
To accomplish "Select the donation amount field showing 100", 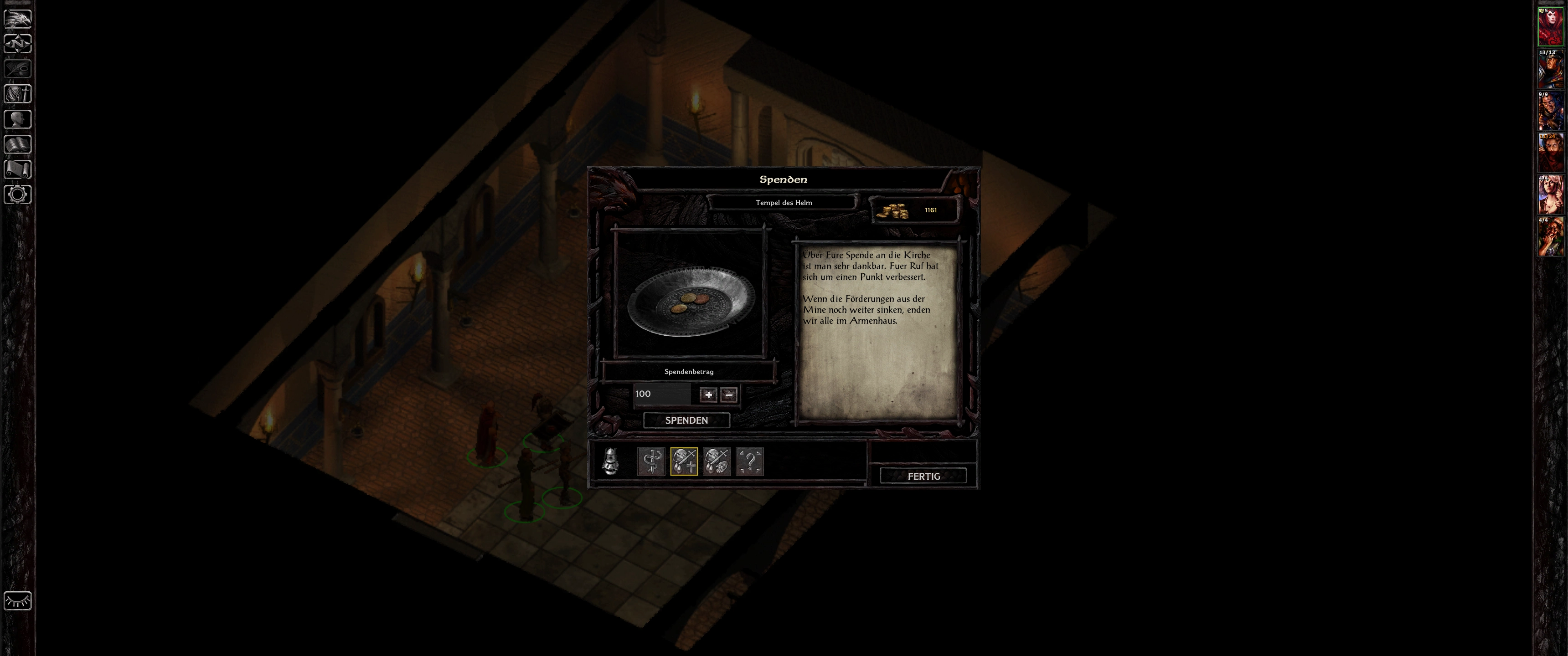I will pyautogui.click(x=662, y=395).
